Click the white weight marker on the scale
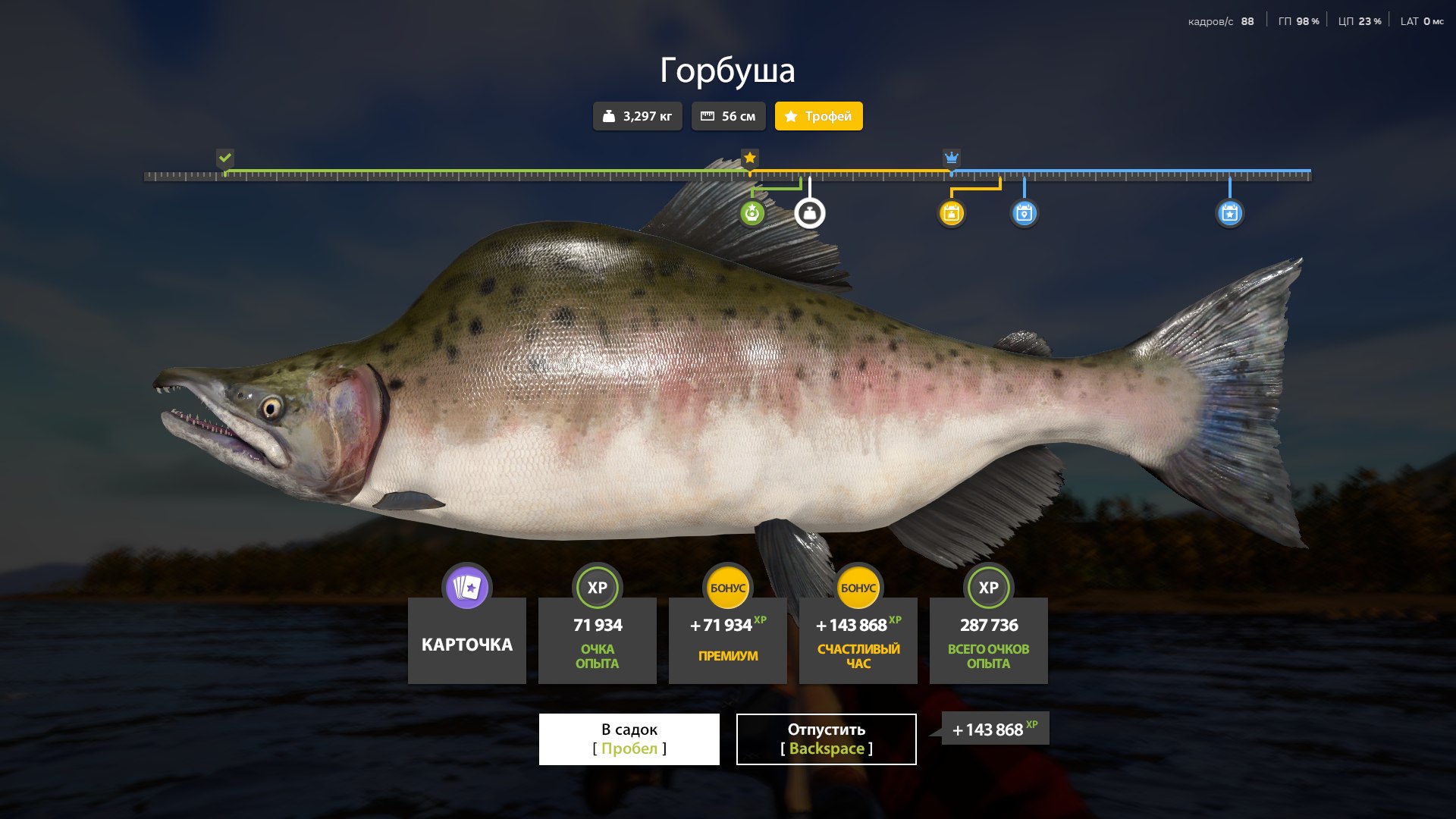 (x=808, y=213)
